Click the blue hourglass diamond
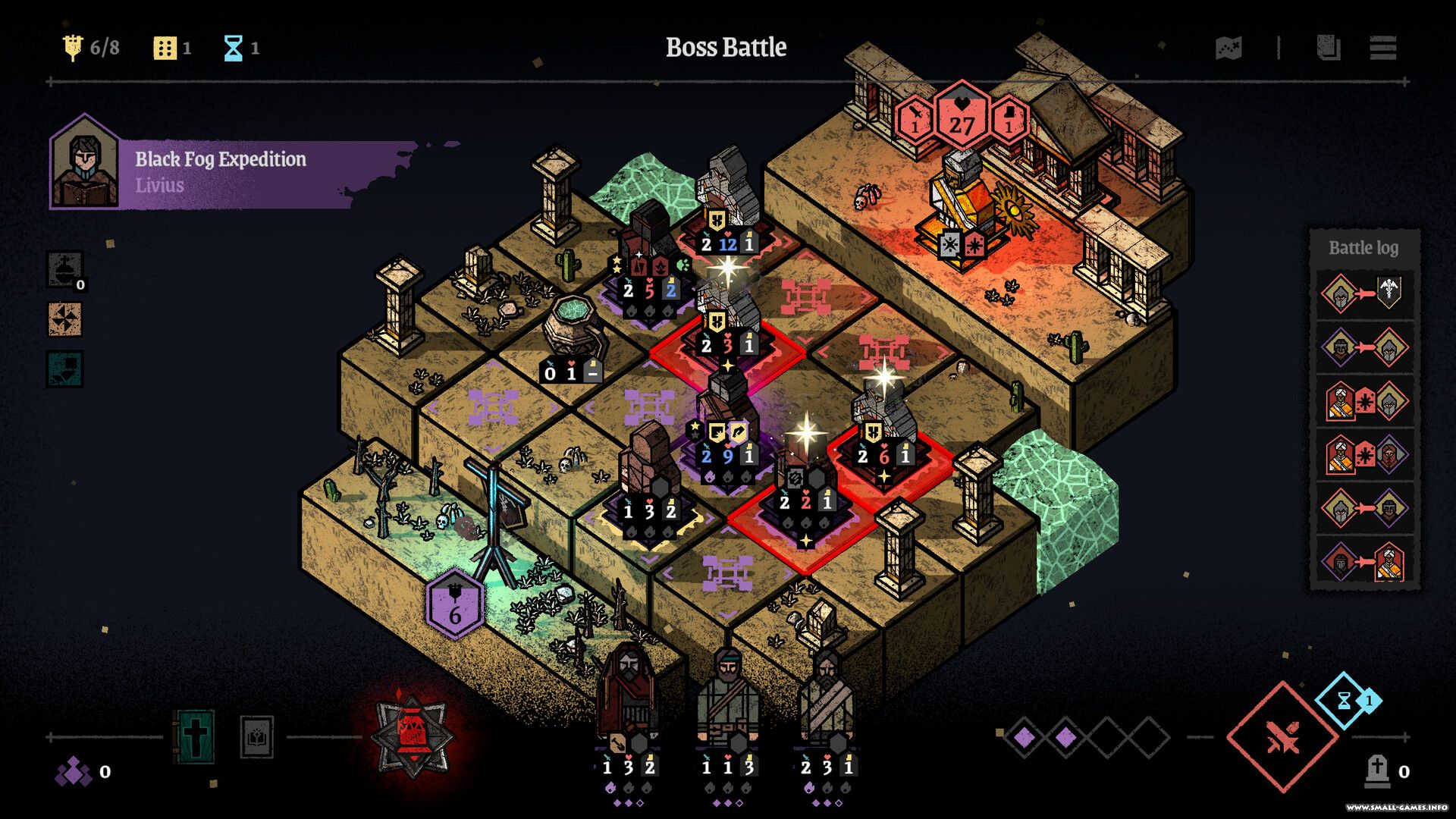The width and height of the screenshot is (1456, 819). pos(1348,700)
